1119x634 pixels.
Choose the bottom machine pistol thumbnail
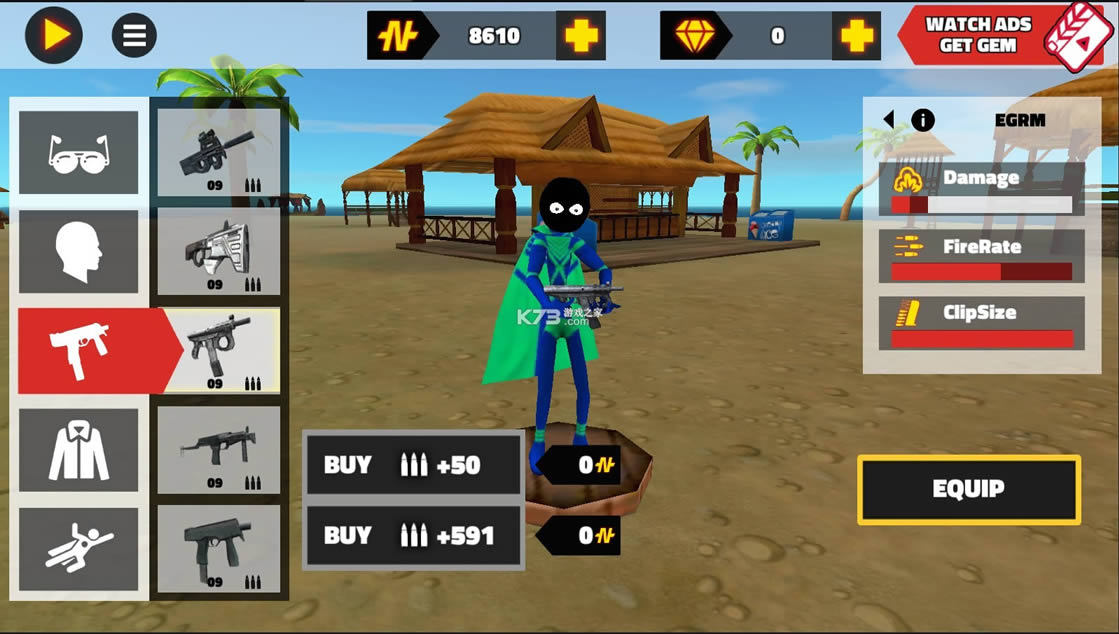[x=219, y=549]
